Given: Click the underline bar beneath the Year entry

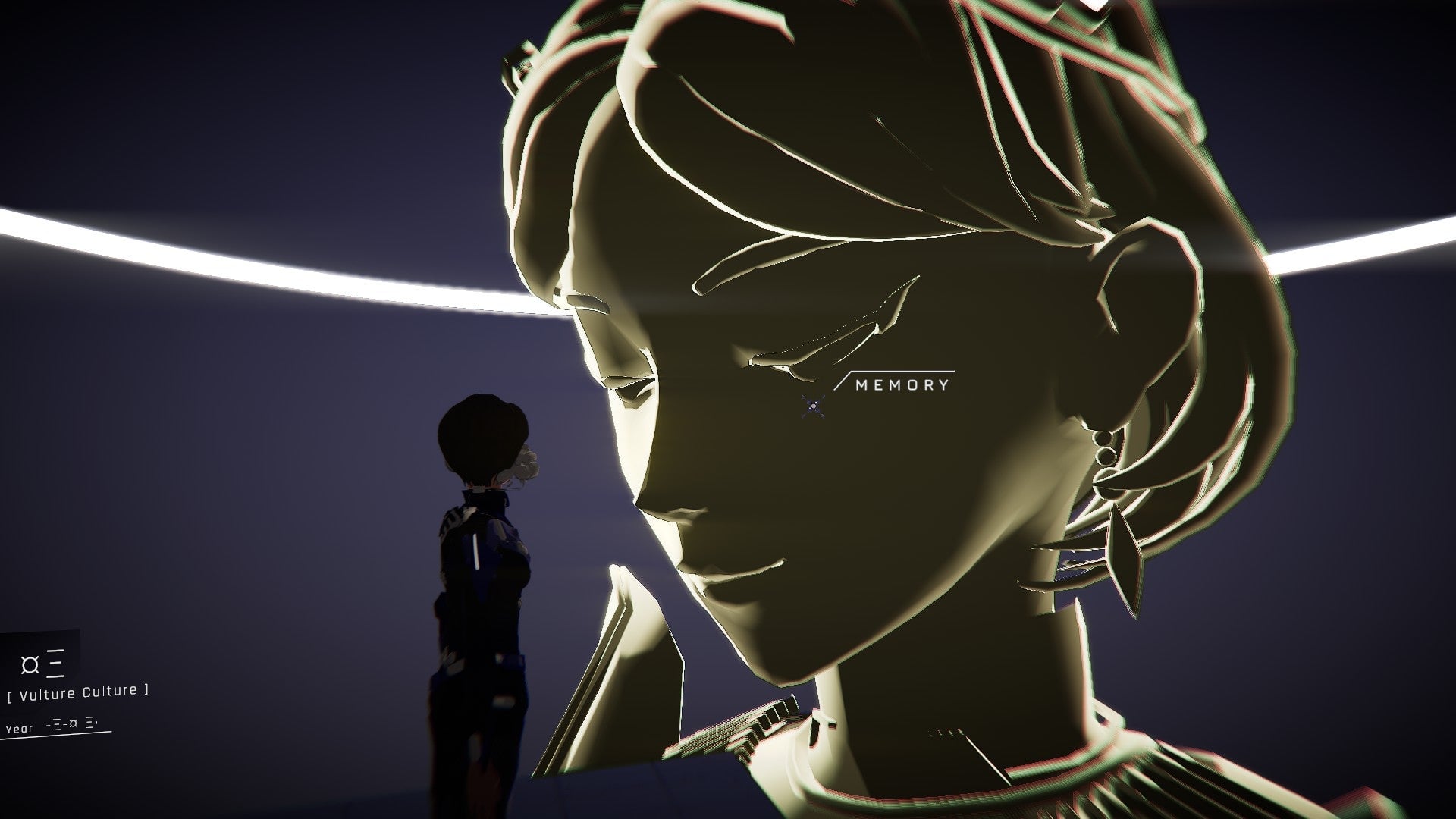Looking at the screenshot, I should [x=56, y=735].
